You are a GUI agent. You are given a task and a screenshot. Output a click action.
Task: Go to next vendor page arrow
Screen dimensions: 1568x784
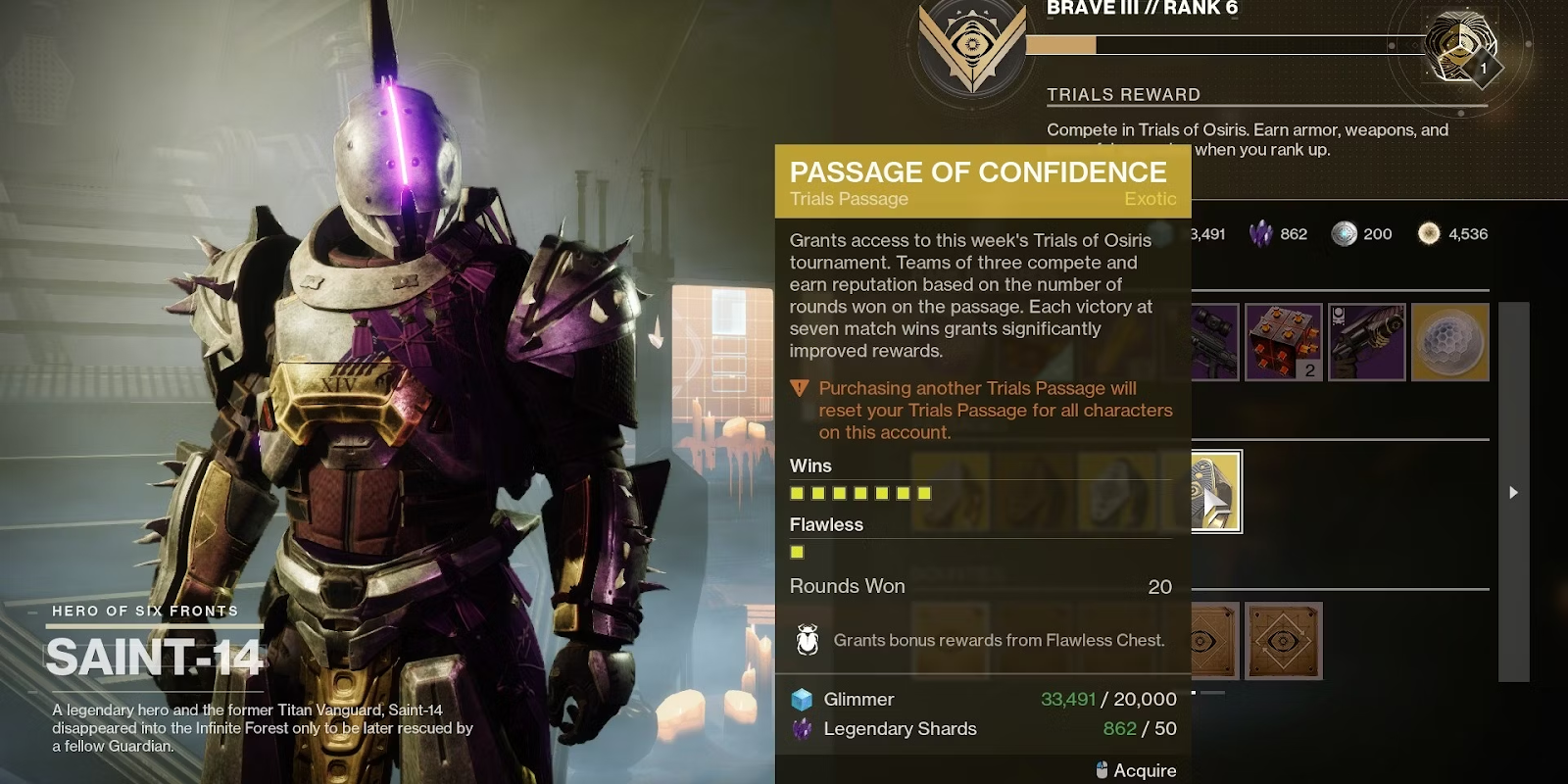click(1513, 492)
